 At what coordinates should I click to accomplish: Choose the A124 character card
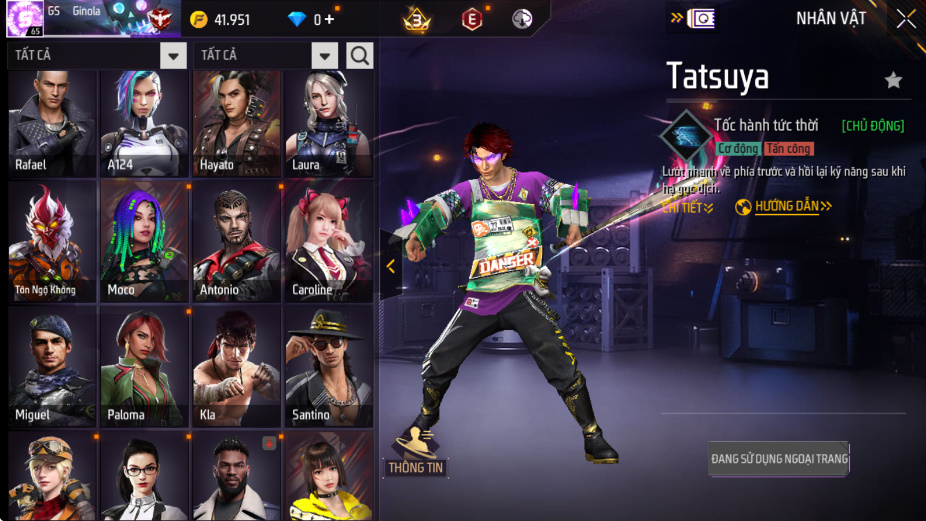[x=144, y=123]
